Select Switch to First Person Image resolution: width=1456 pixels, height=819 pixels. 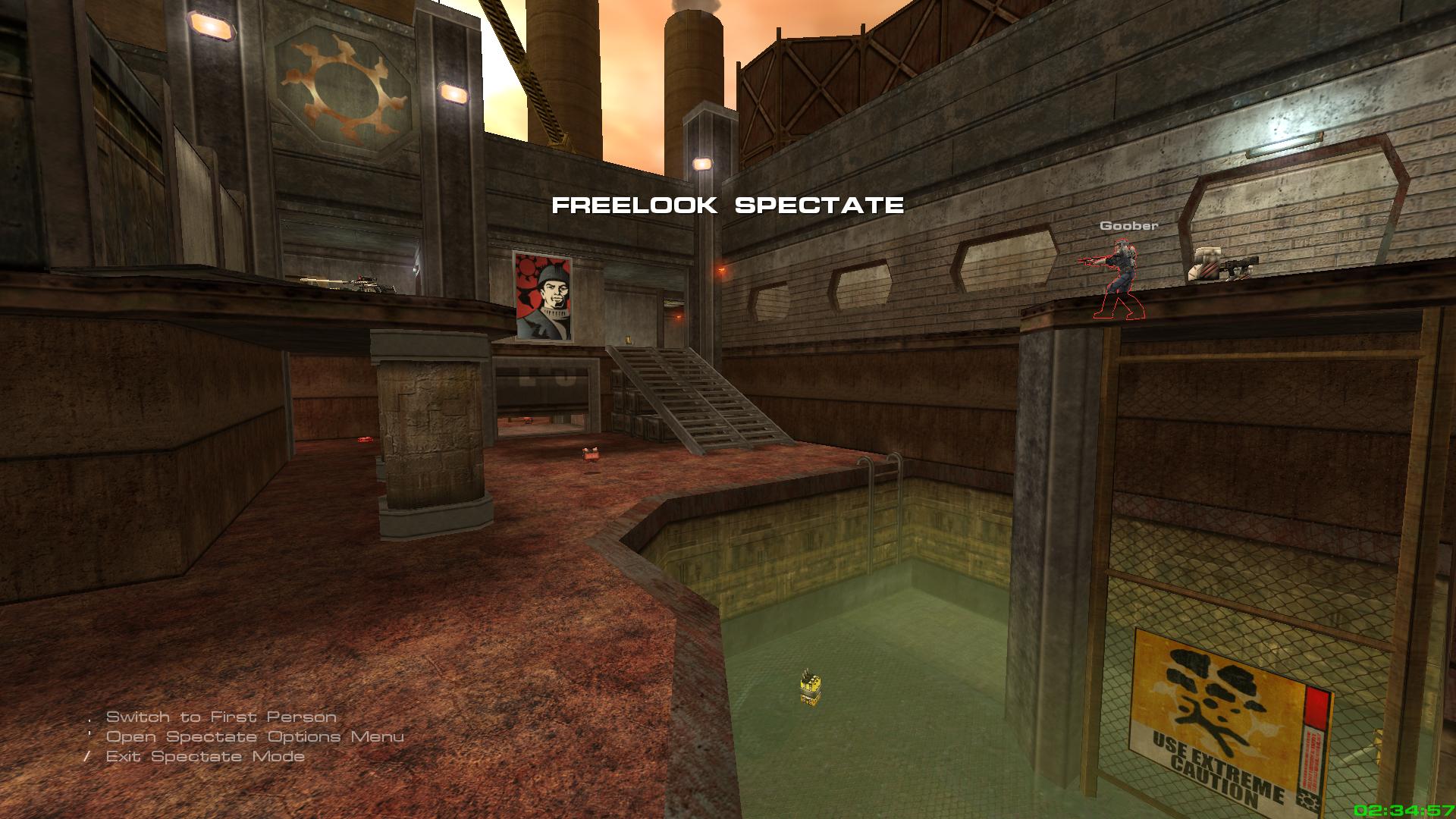[x=222, y=715]
